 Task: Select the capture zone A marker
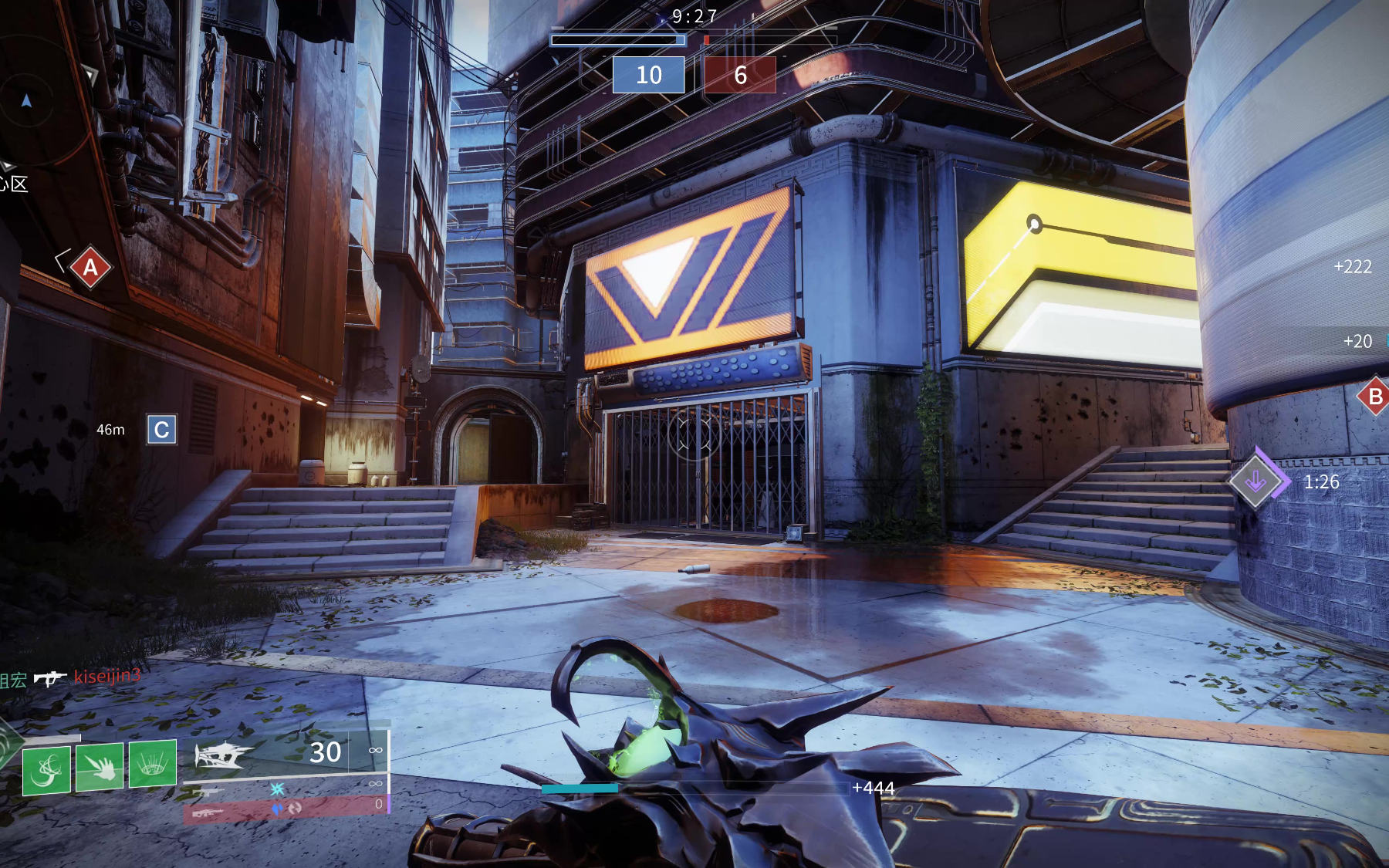tap(90, 267)
